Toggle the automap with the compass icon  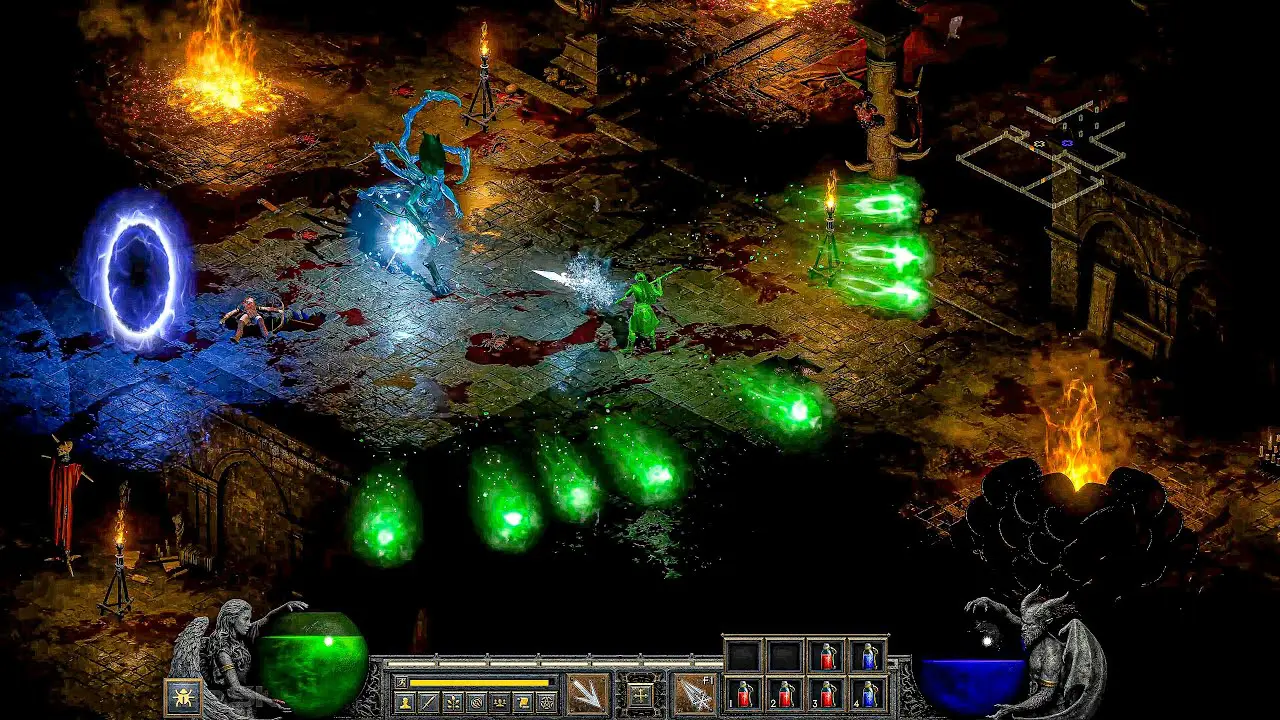[476, 702]
